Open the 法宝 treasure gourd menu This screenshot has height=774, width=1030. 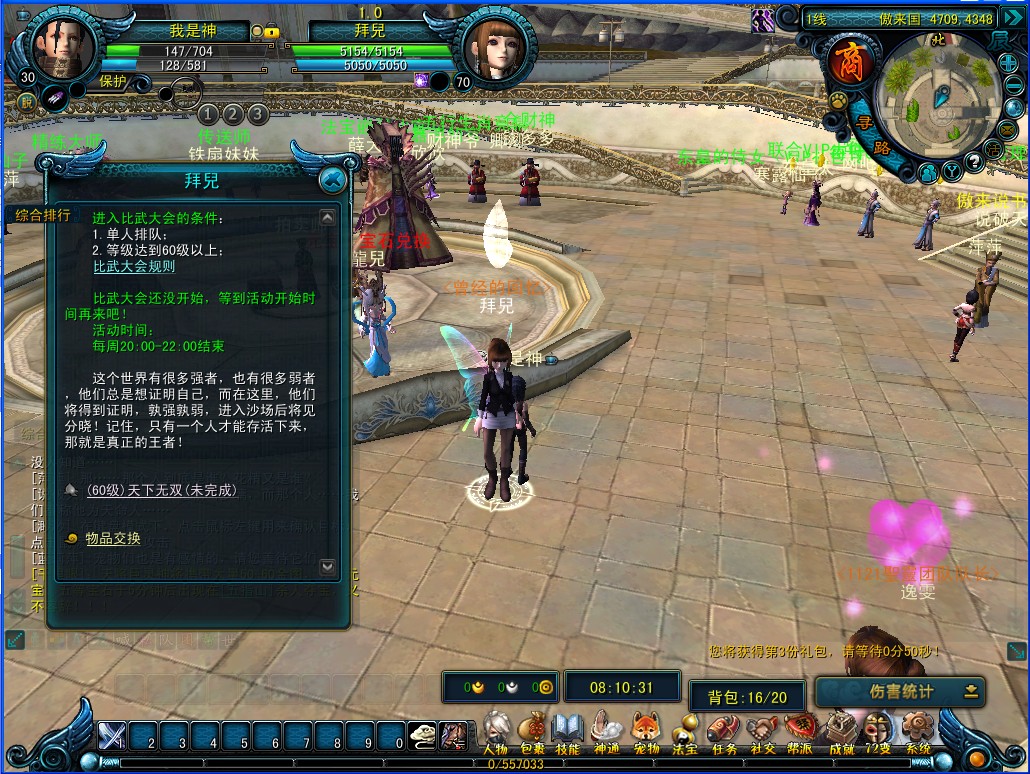click(685, 731)
